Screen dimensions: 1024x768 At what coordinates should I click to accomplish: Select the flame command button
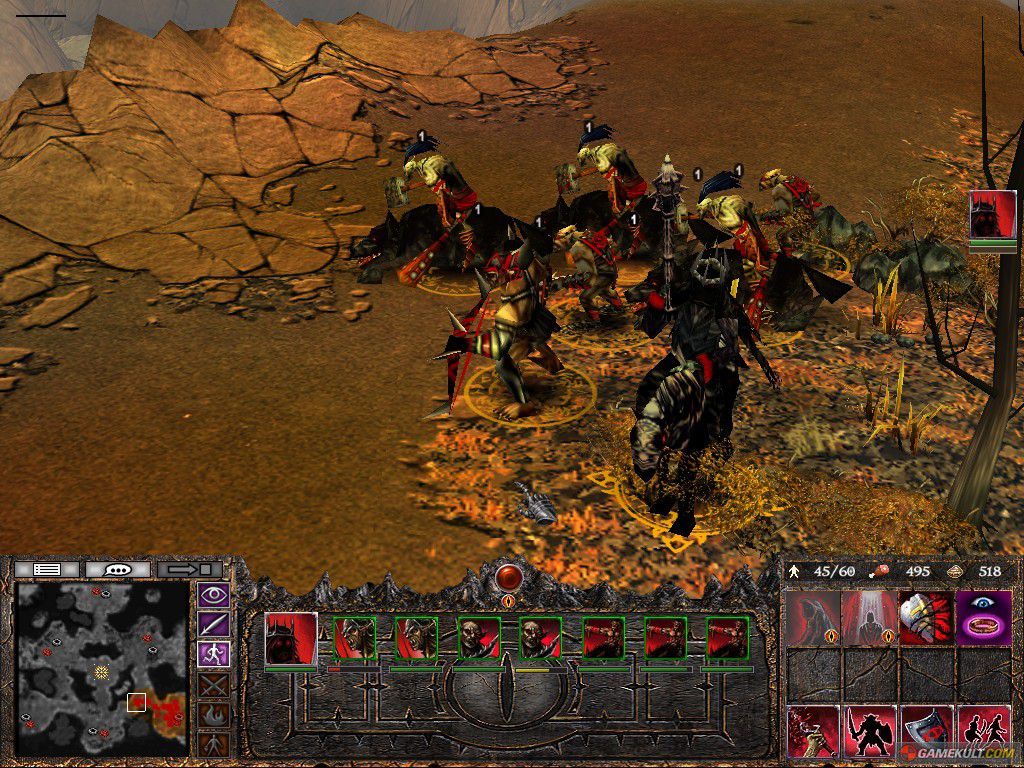(x=214, y=714)
